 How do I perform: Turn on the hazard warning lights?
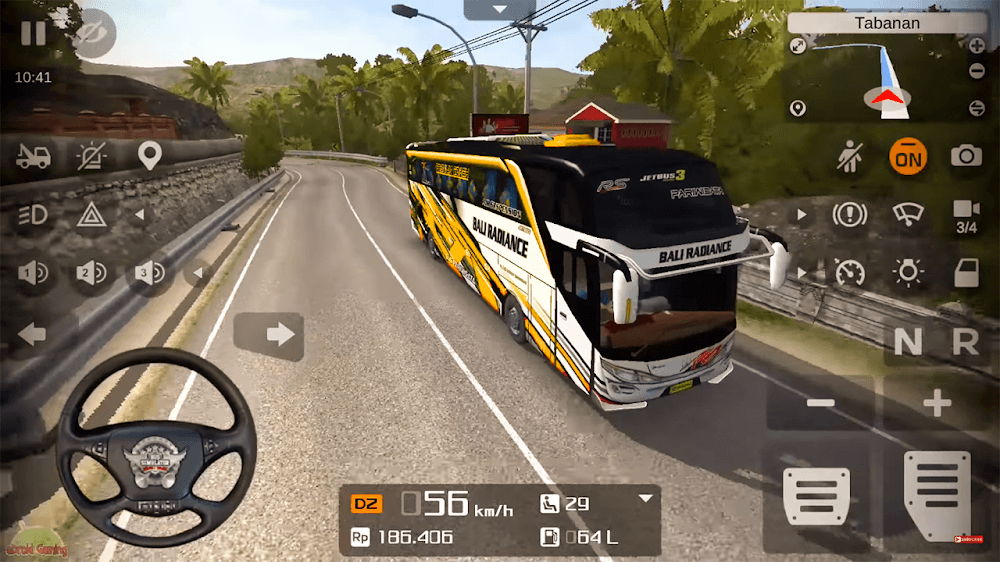pos(92,214)
